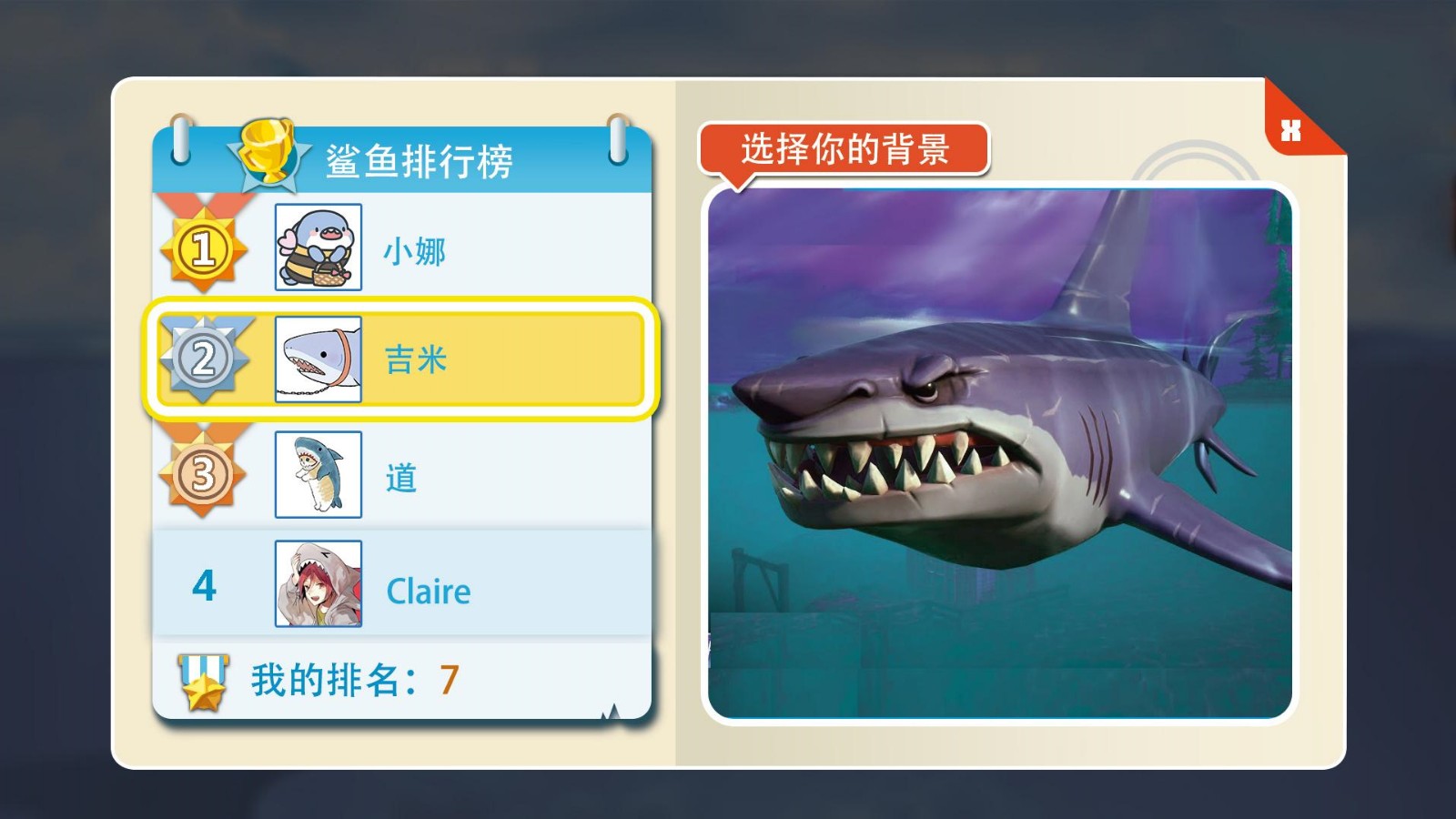Select the gold first-place medal icon

(x=205, y=248)
